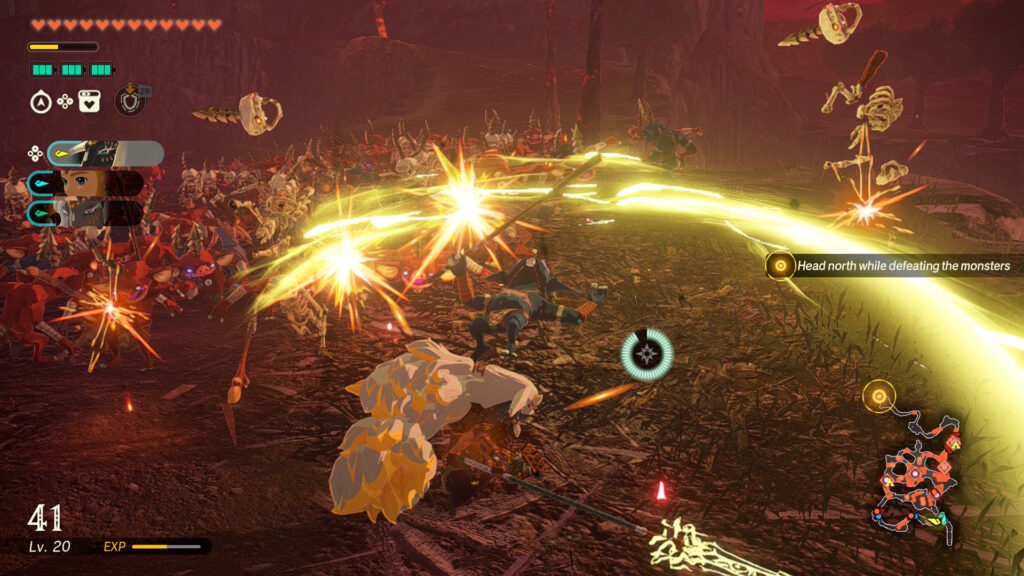The width and height of the screenshot is (1024, 576).
Task: Switch to the third party member portrait
Action: (86, 212)
